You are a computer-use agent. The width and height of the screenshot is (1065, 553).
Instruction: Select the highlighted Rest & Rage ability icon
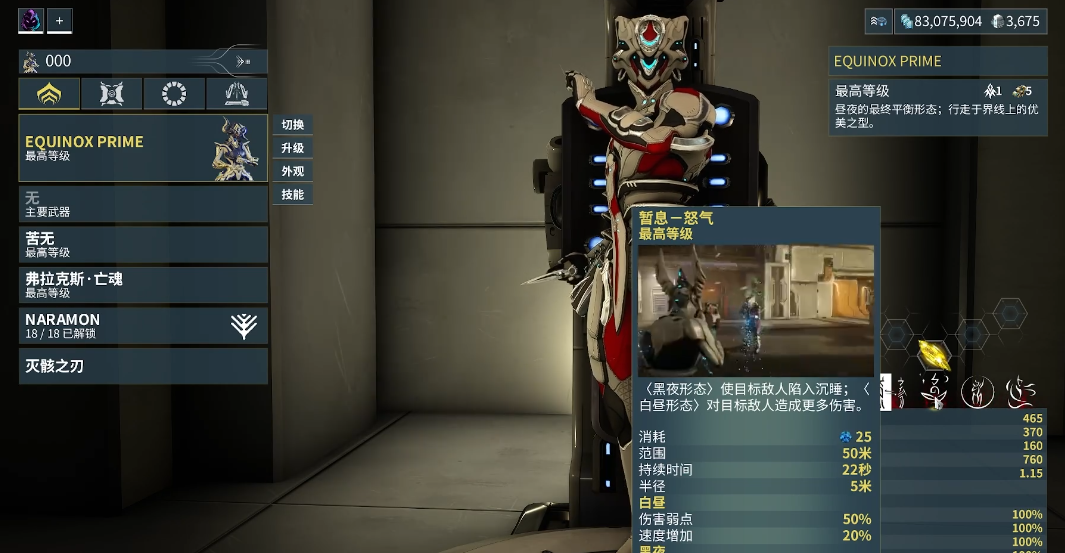coord(934,391)
